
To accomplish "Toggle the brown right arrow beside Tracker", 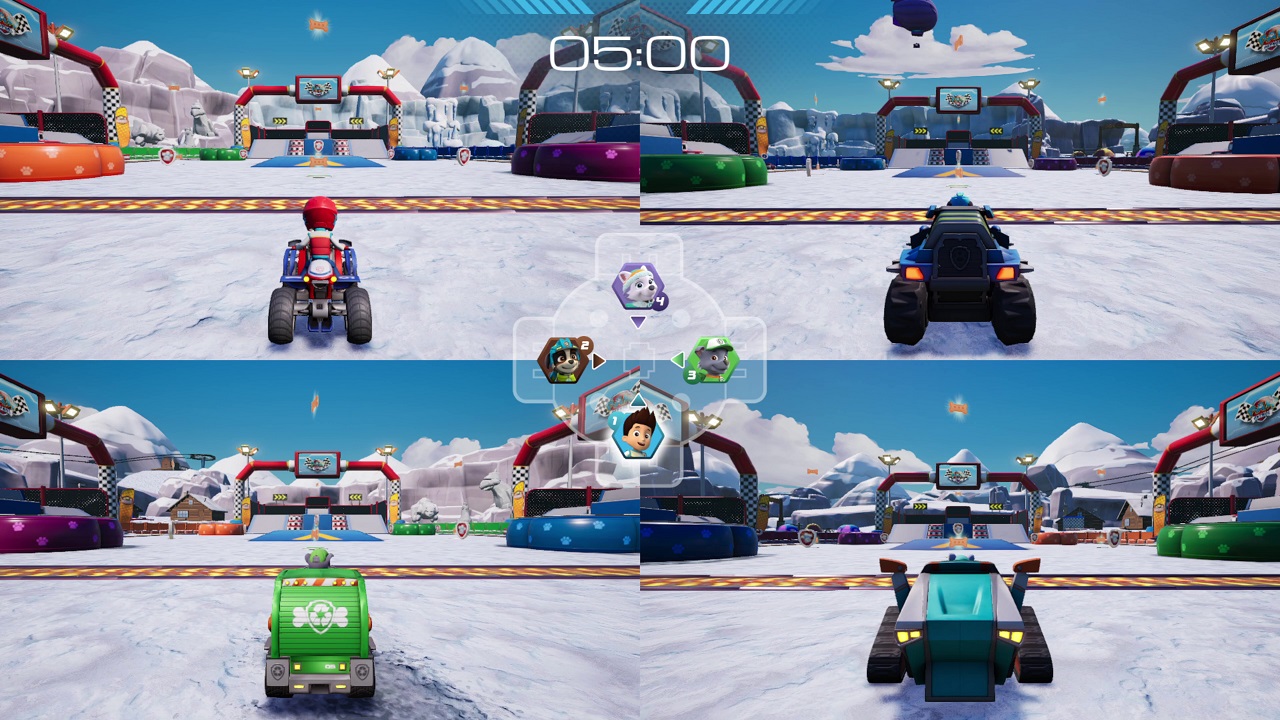I will [x=597, y=359].
